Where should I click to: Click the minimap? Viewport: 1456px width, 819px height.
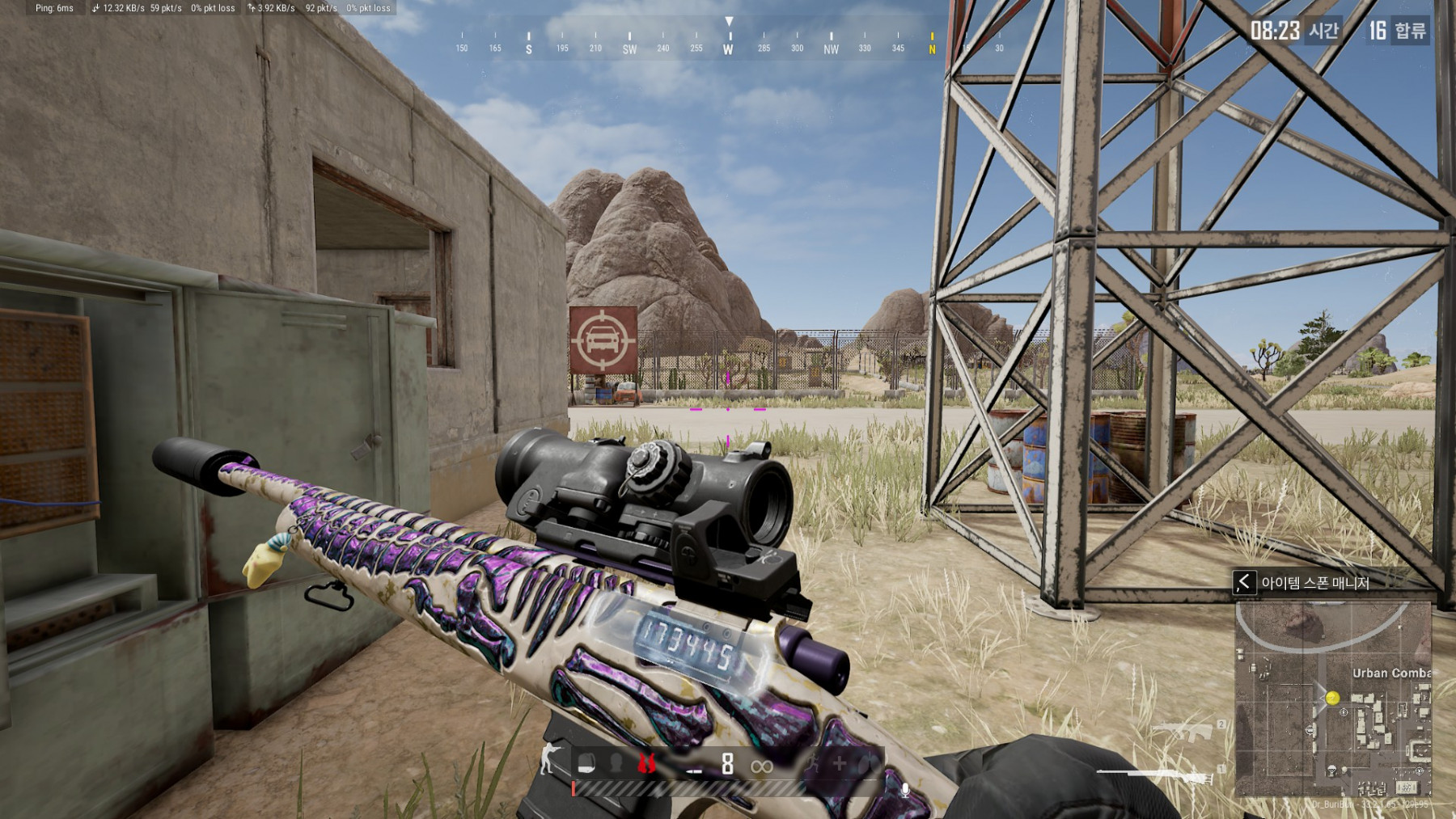click(1333, 699)
